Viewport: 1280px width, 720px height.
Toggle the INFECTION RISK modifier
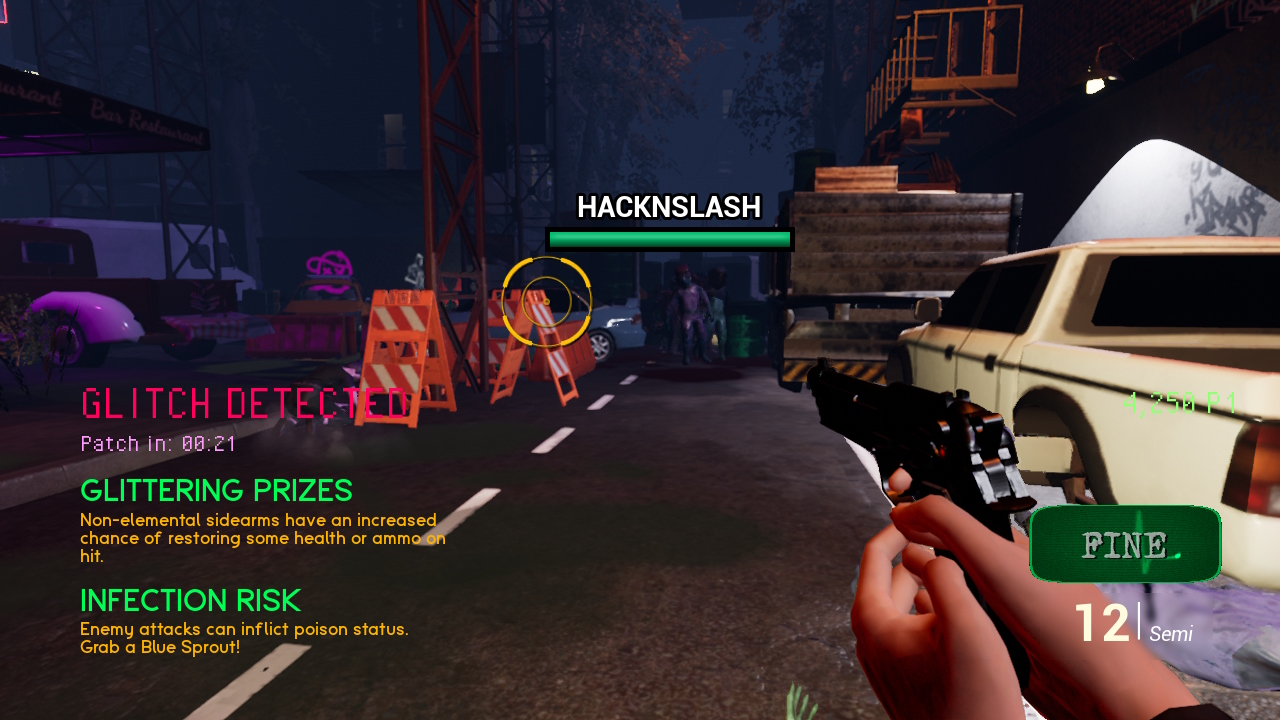(190, 601)
